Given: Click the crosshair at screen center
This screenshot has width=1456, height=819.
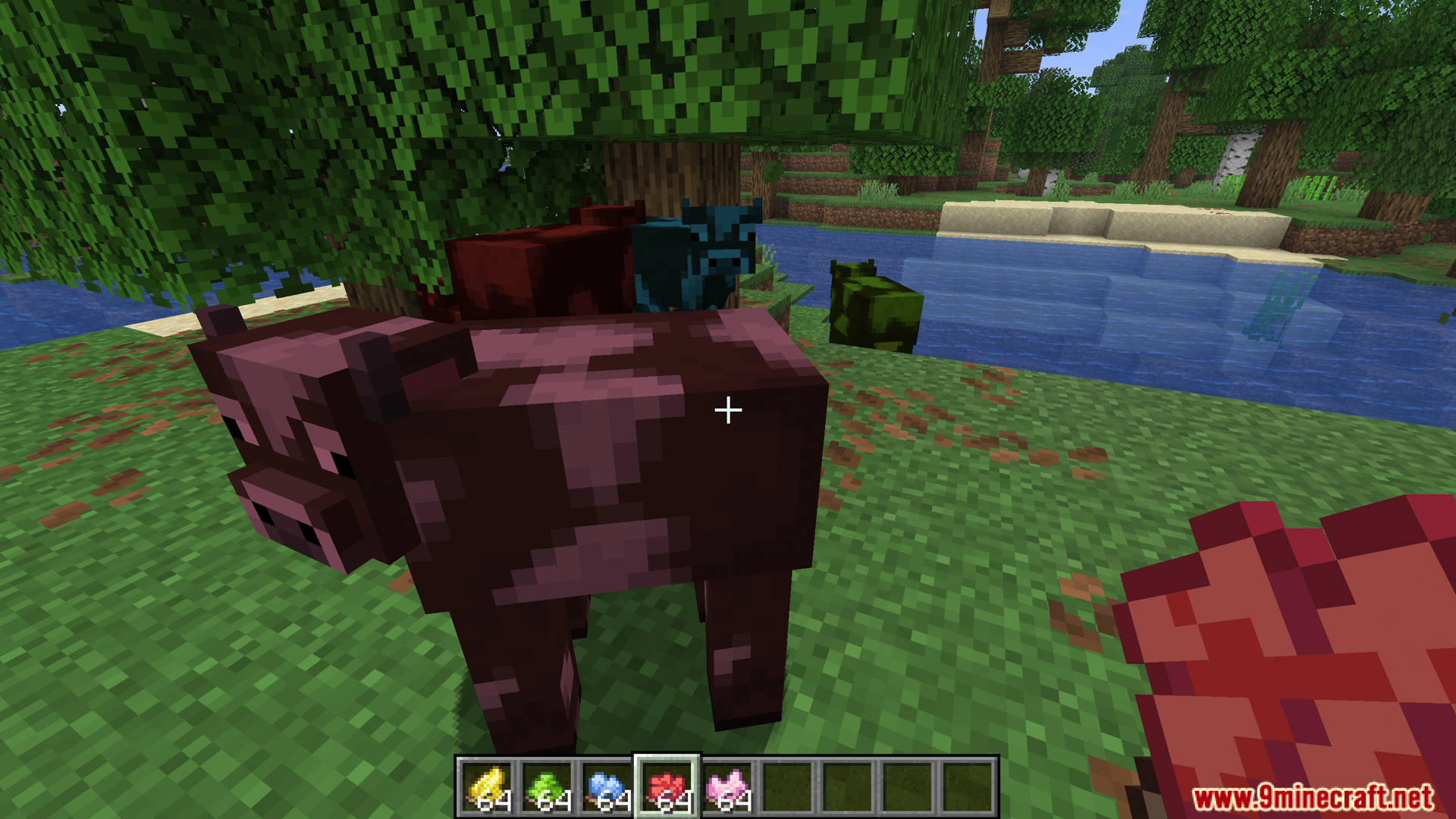Looking at the screenshot, I should (728, 409).
